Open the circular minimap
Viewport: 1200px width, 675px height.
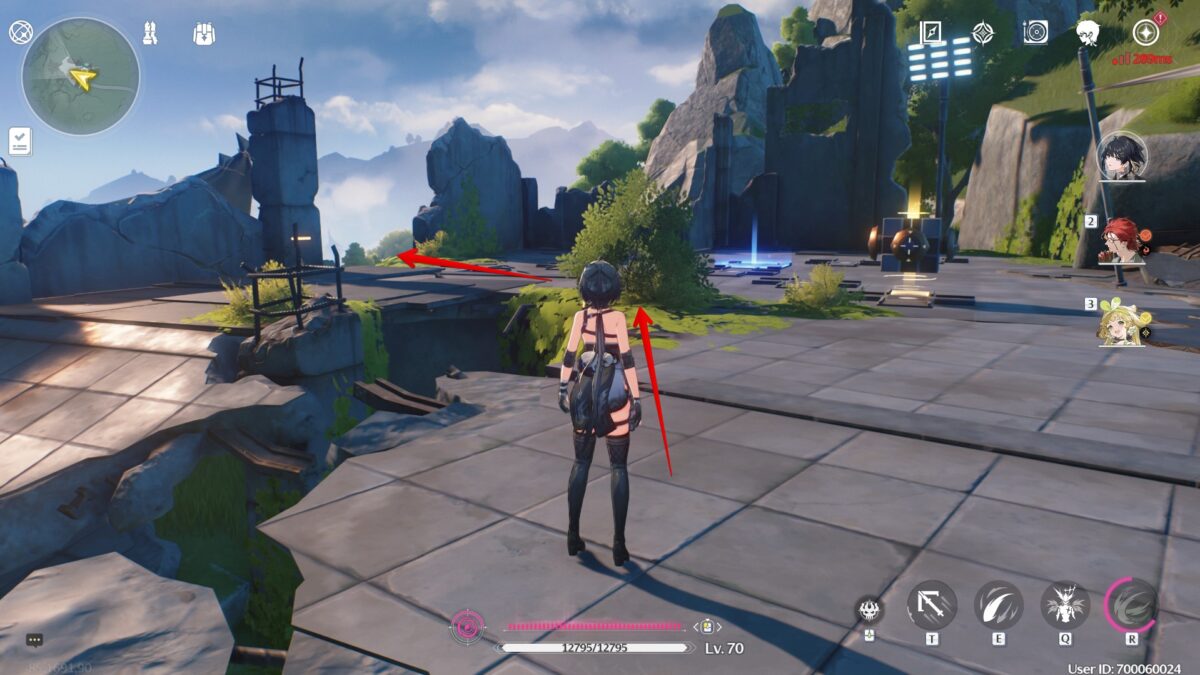coord(81,77)
